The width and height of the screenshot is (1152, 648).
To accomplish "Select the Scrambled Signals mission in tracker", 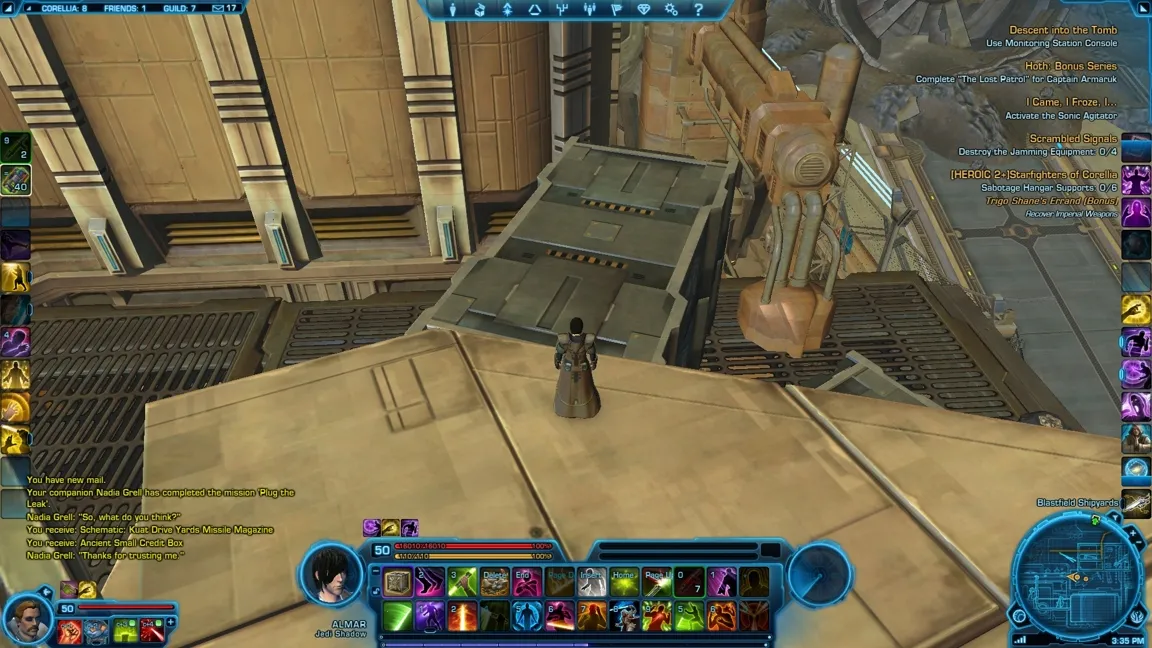I will (x=1073, y=139).
